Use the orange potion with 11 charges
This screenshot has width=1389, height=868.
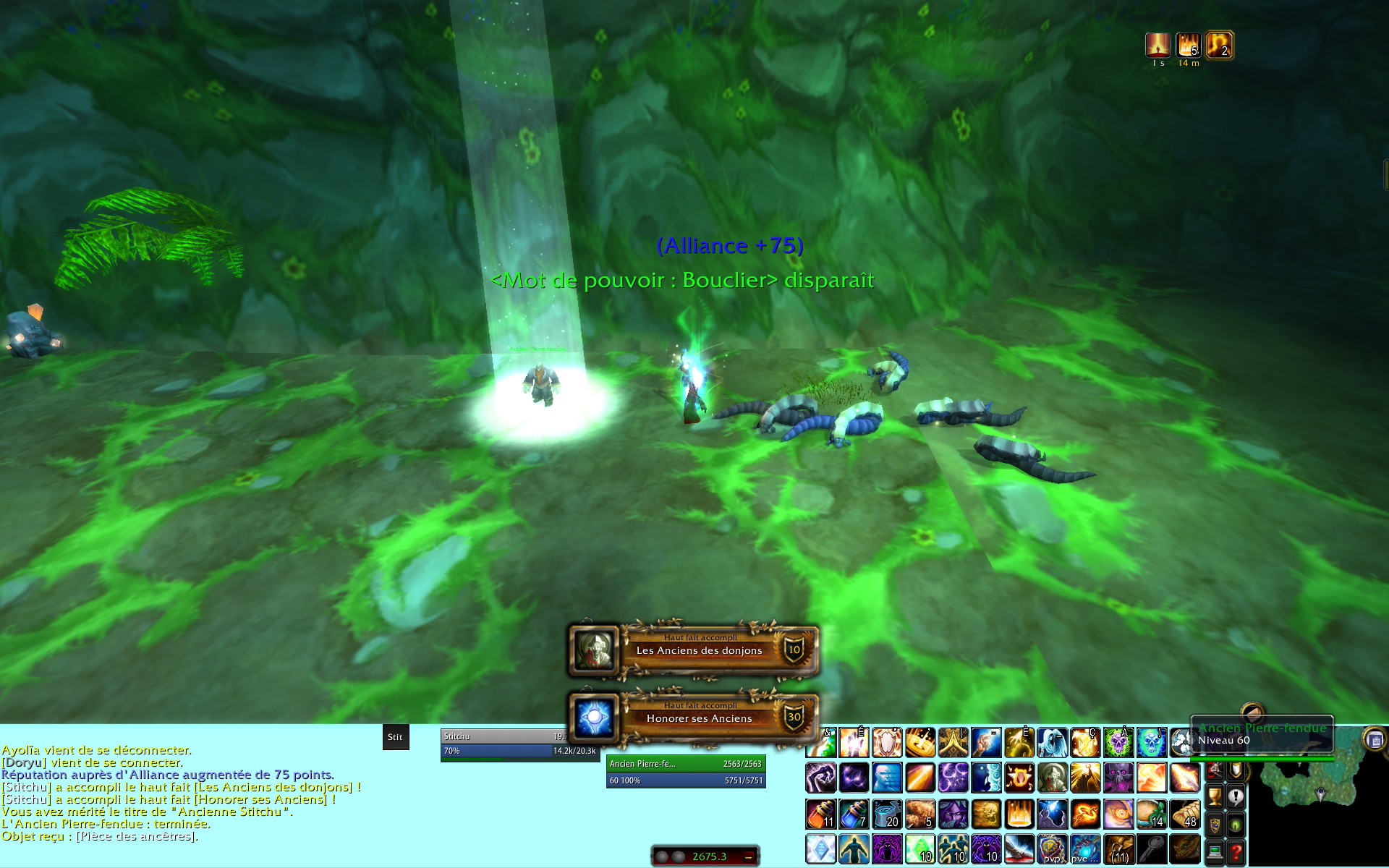click(821, 814)
